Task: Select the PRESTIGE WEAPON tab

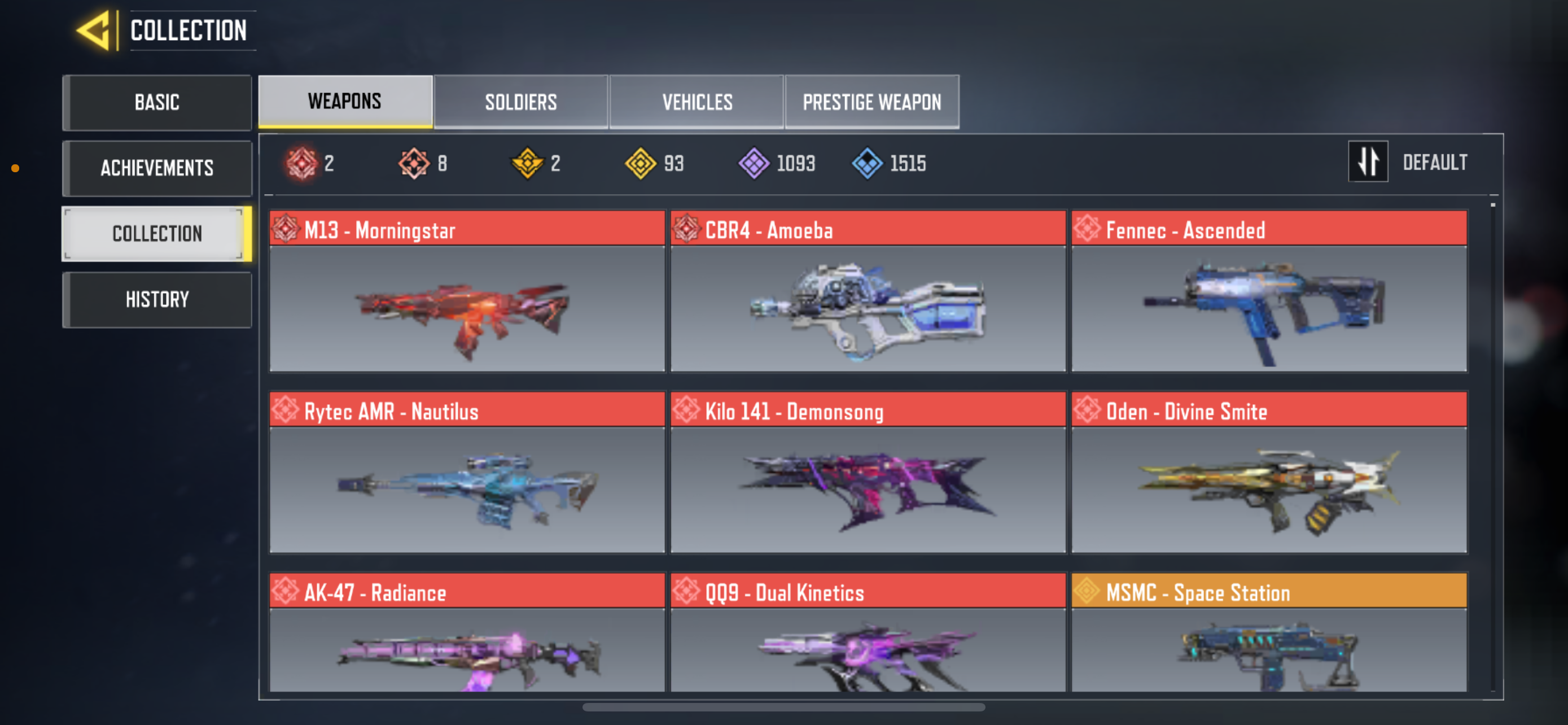Action: (x=871, y=102)
